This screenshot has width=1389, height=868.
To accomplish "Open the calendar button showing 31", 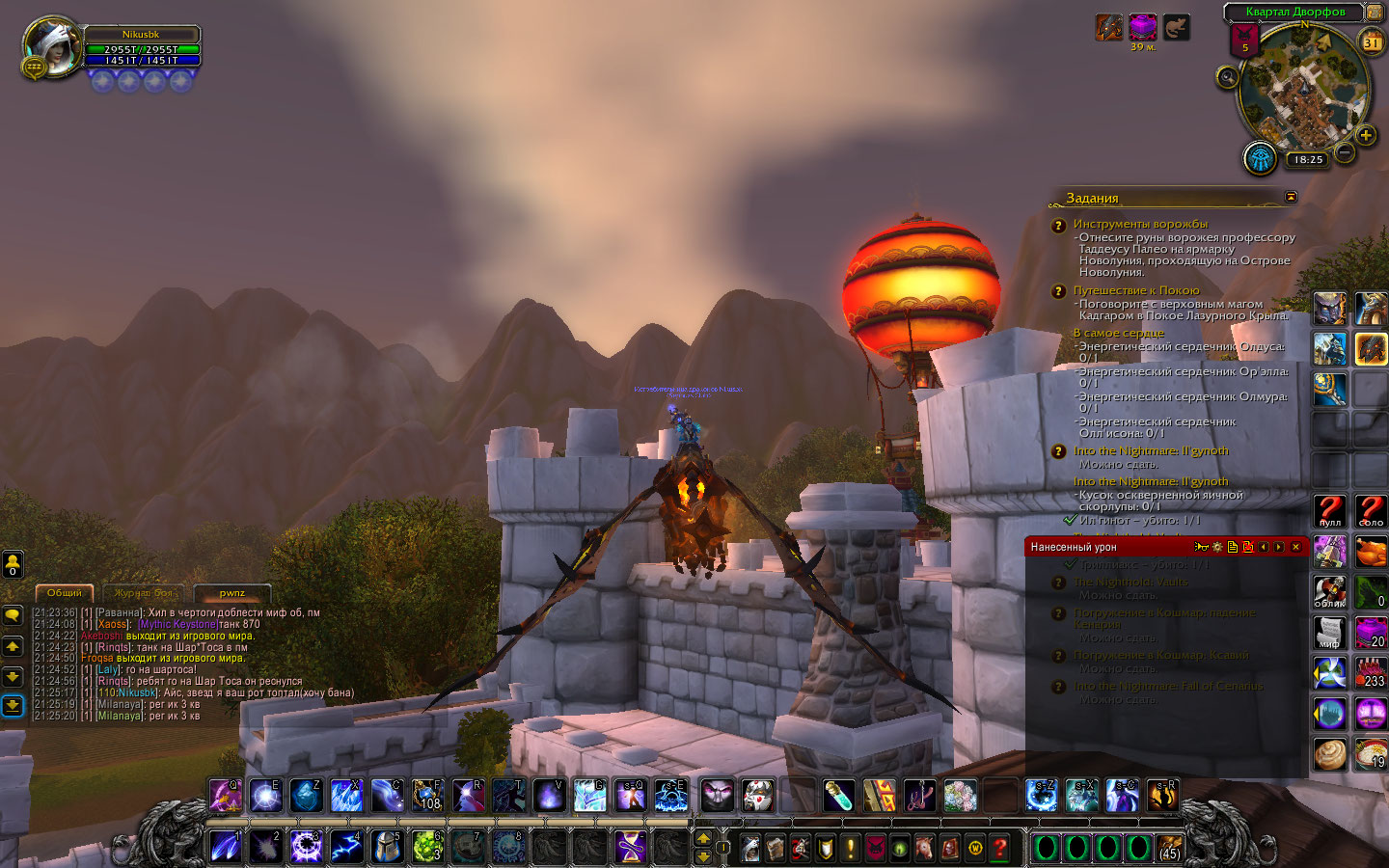I will pyautogui.click(x=1372, y=42).
